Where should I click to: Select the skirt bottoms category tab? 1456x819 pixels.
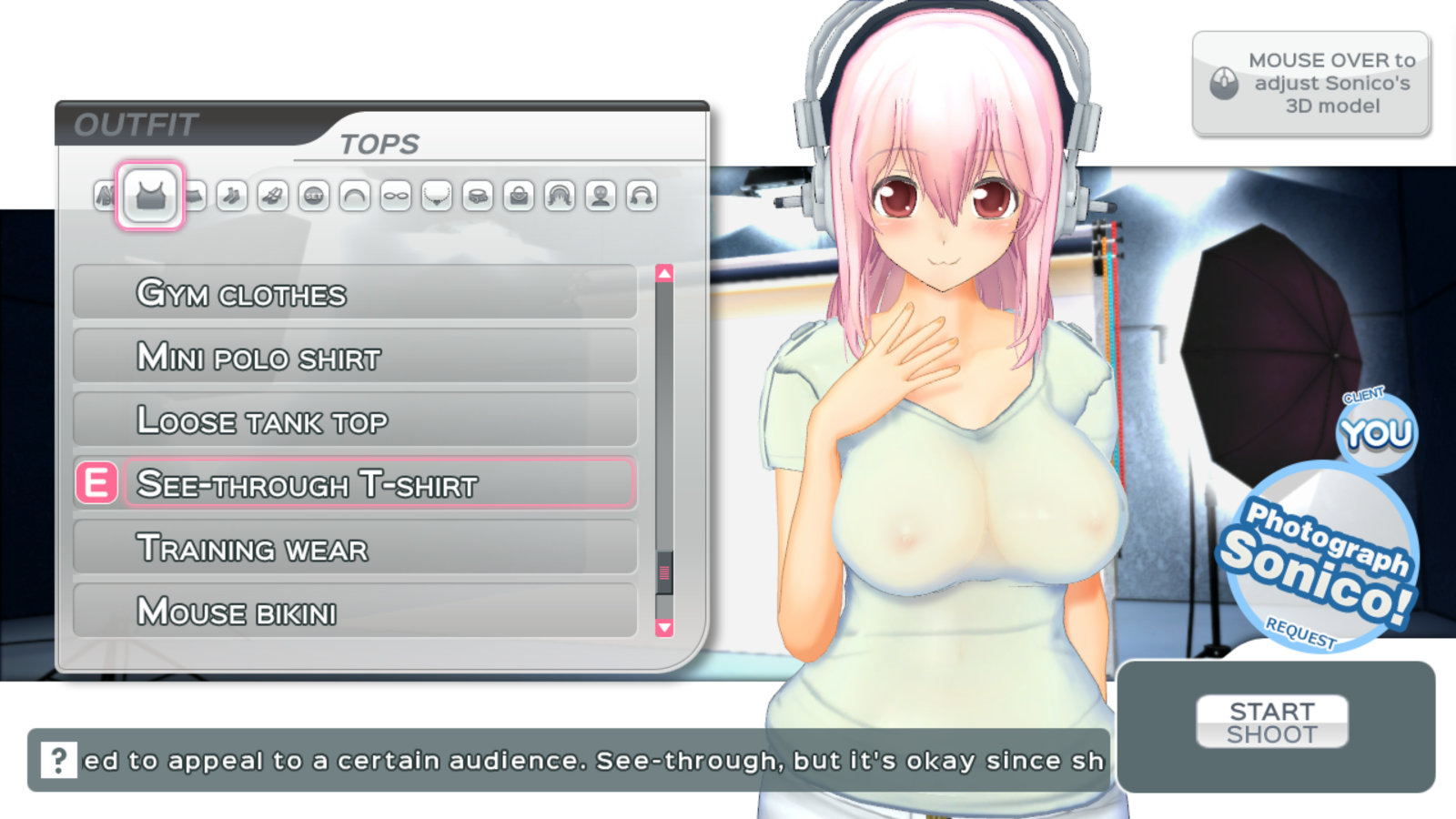tap(196, 196)
